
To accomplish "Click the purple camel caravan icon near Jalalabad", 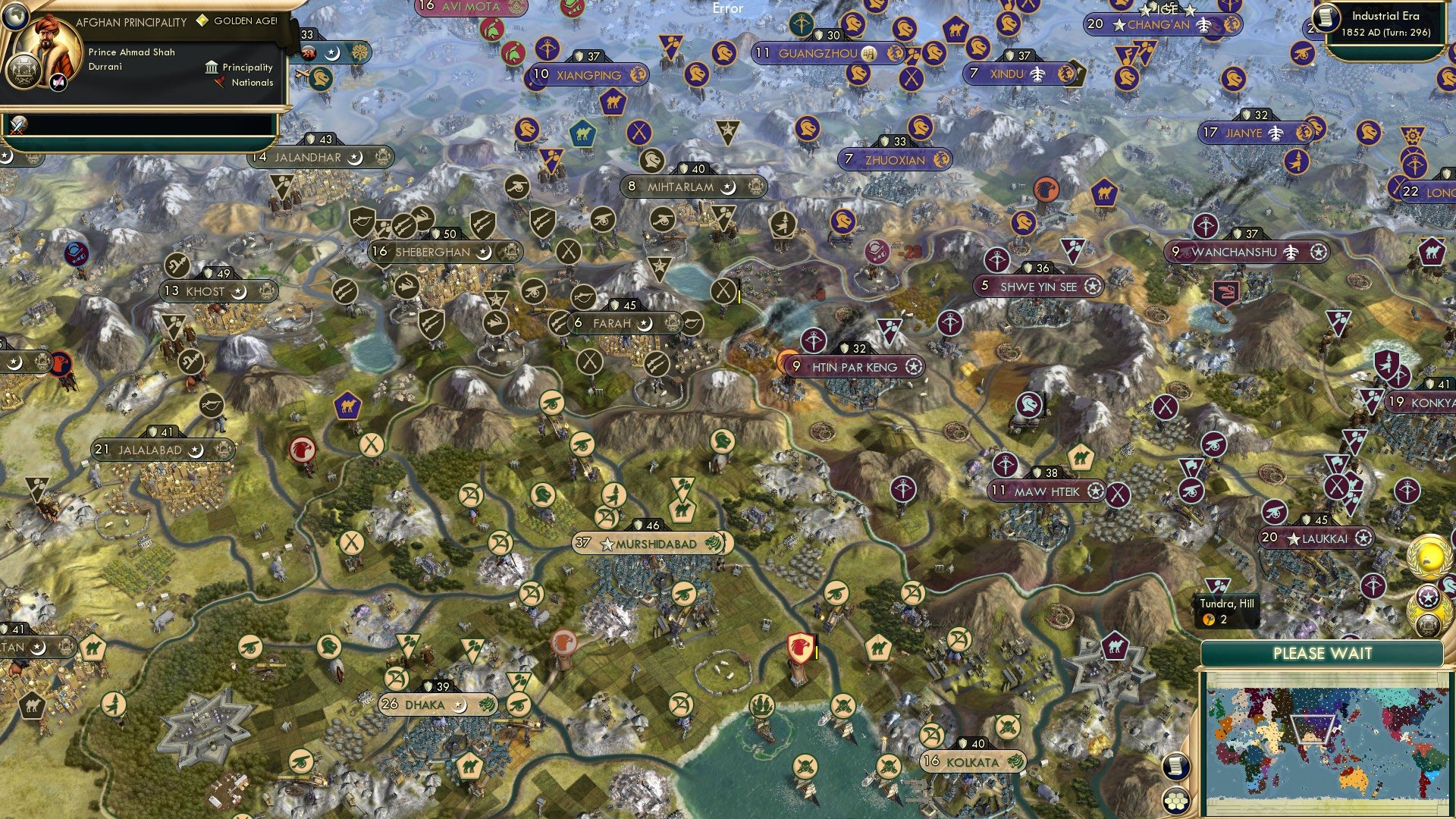I will tap(348, 407).
